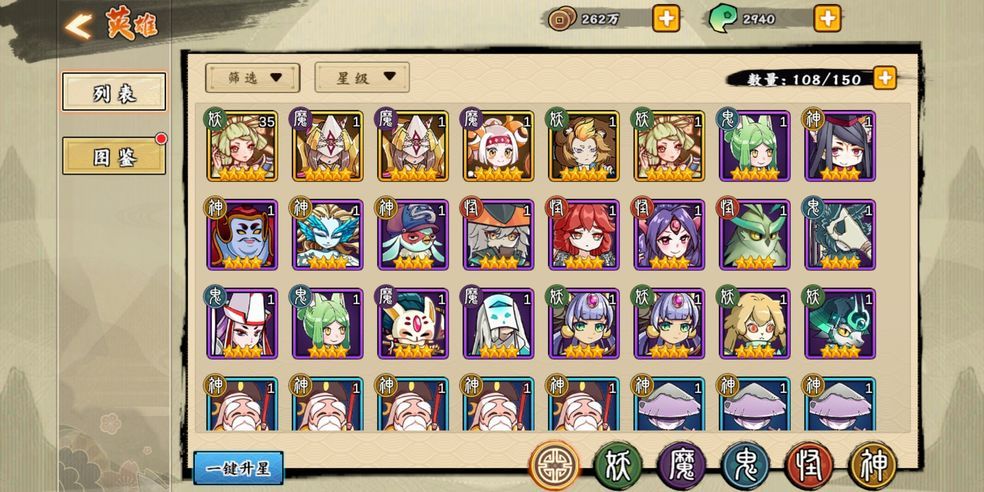Expand the 星级 star-level dropdown
Screen dimensions: 984x492
(361, 77)
